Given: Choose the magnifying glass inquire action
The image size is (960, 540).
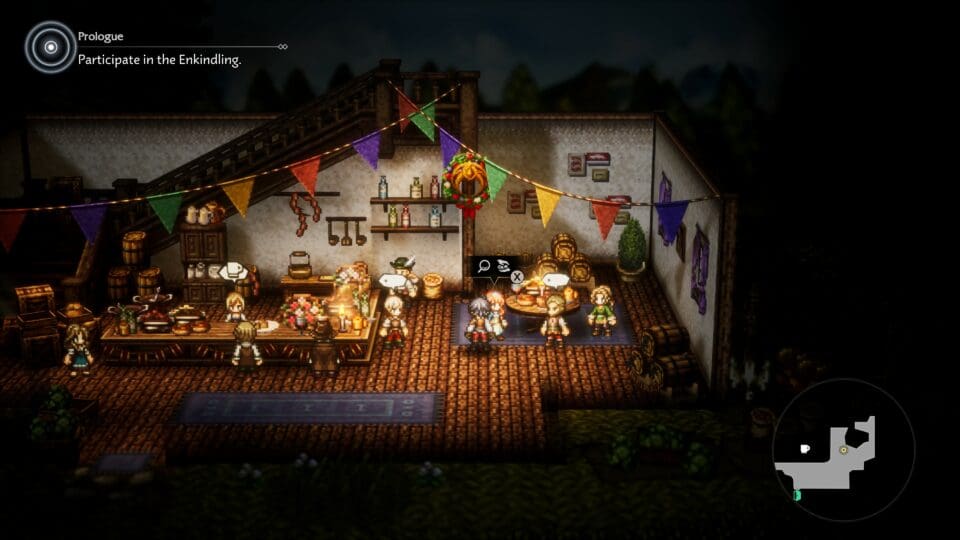Looking at the screenshot, I should (484, 266).
